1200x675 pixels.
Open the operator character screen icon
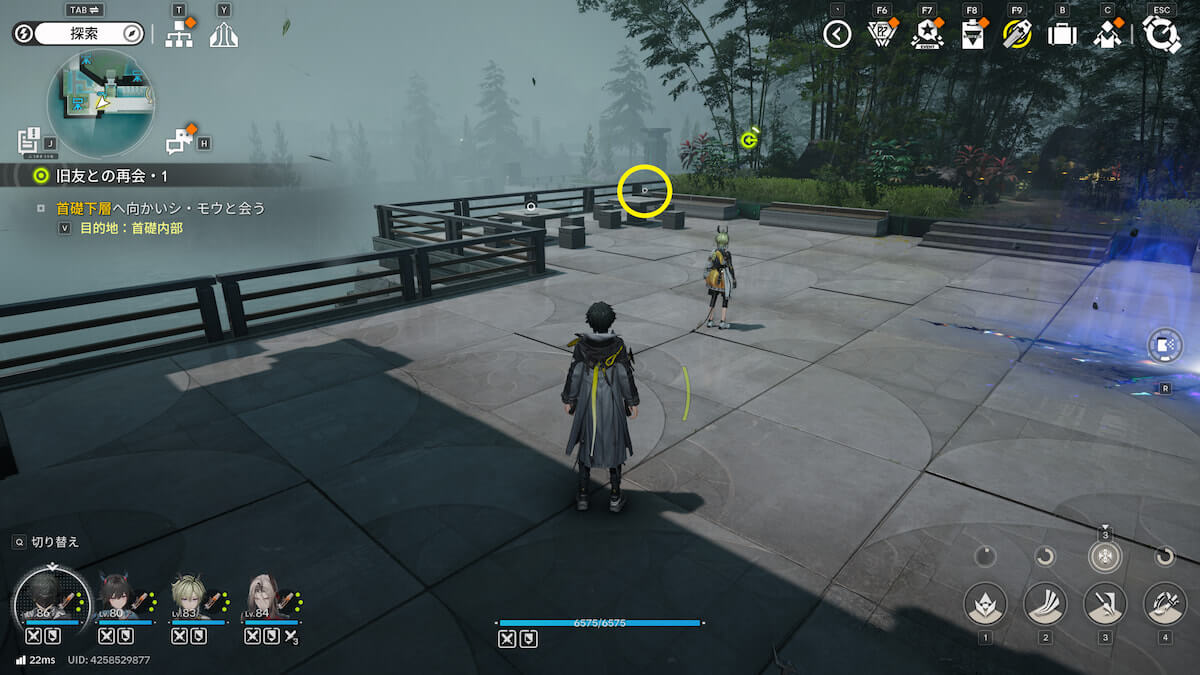[x=1107, y=34]
